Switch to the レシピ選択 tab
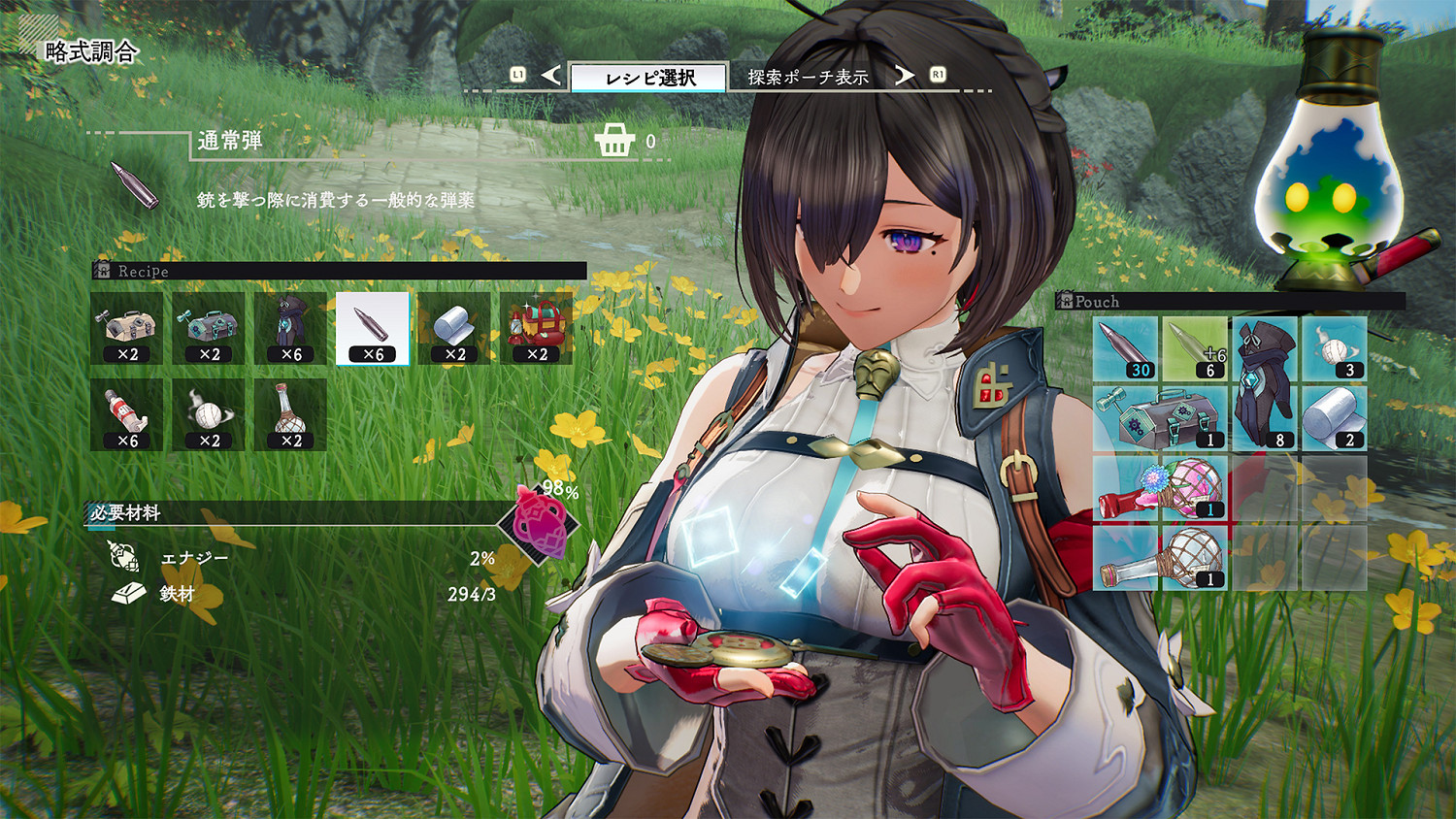1456x819 pixels. click(x=648, y=78)
